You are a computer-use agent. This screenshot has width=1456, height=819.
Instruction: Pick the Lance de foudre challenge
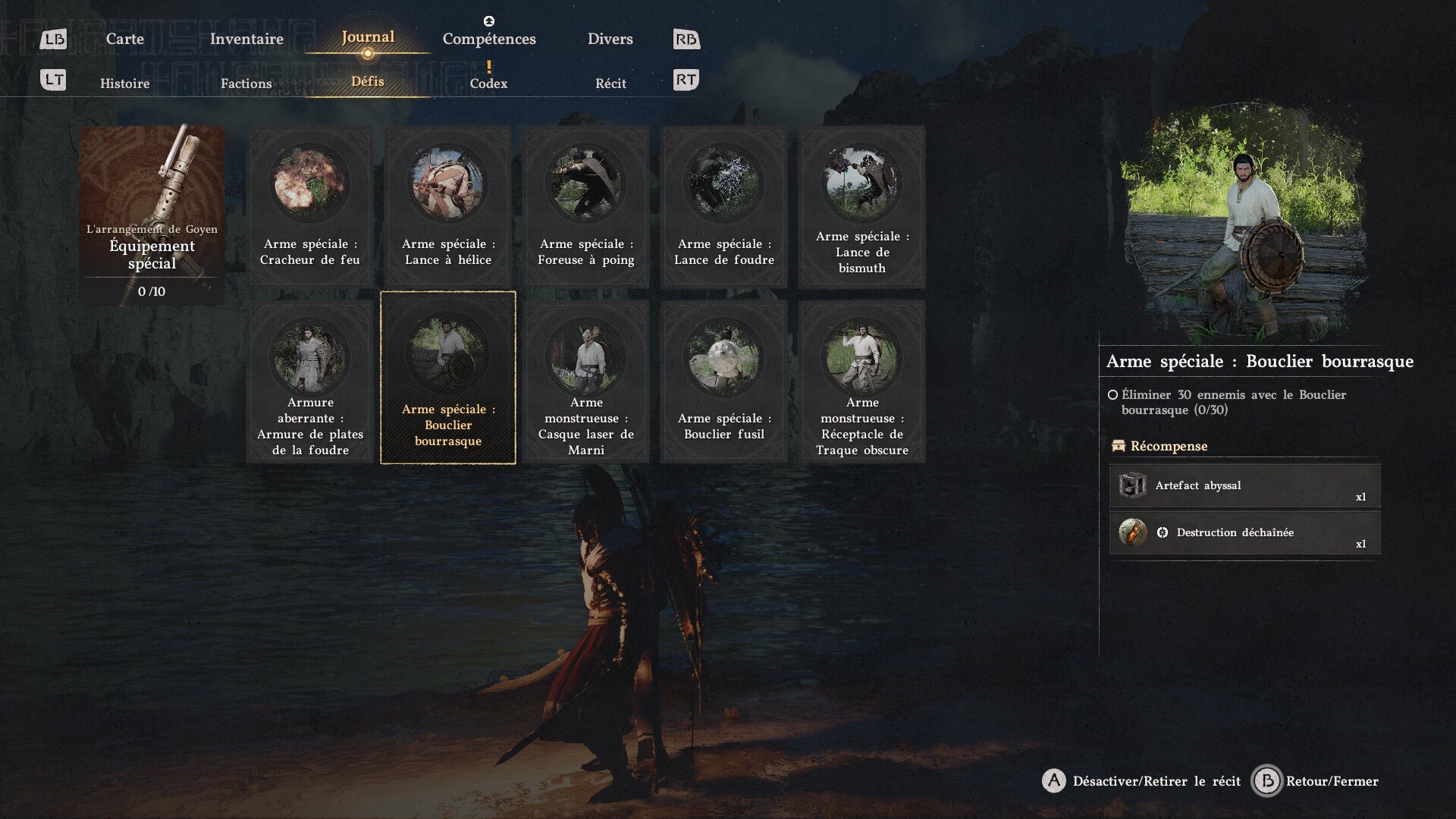(724, 206)
